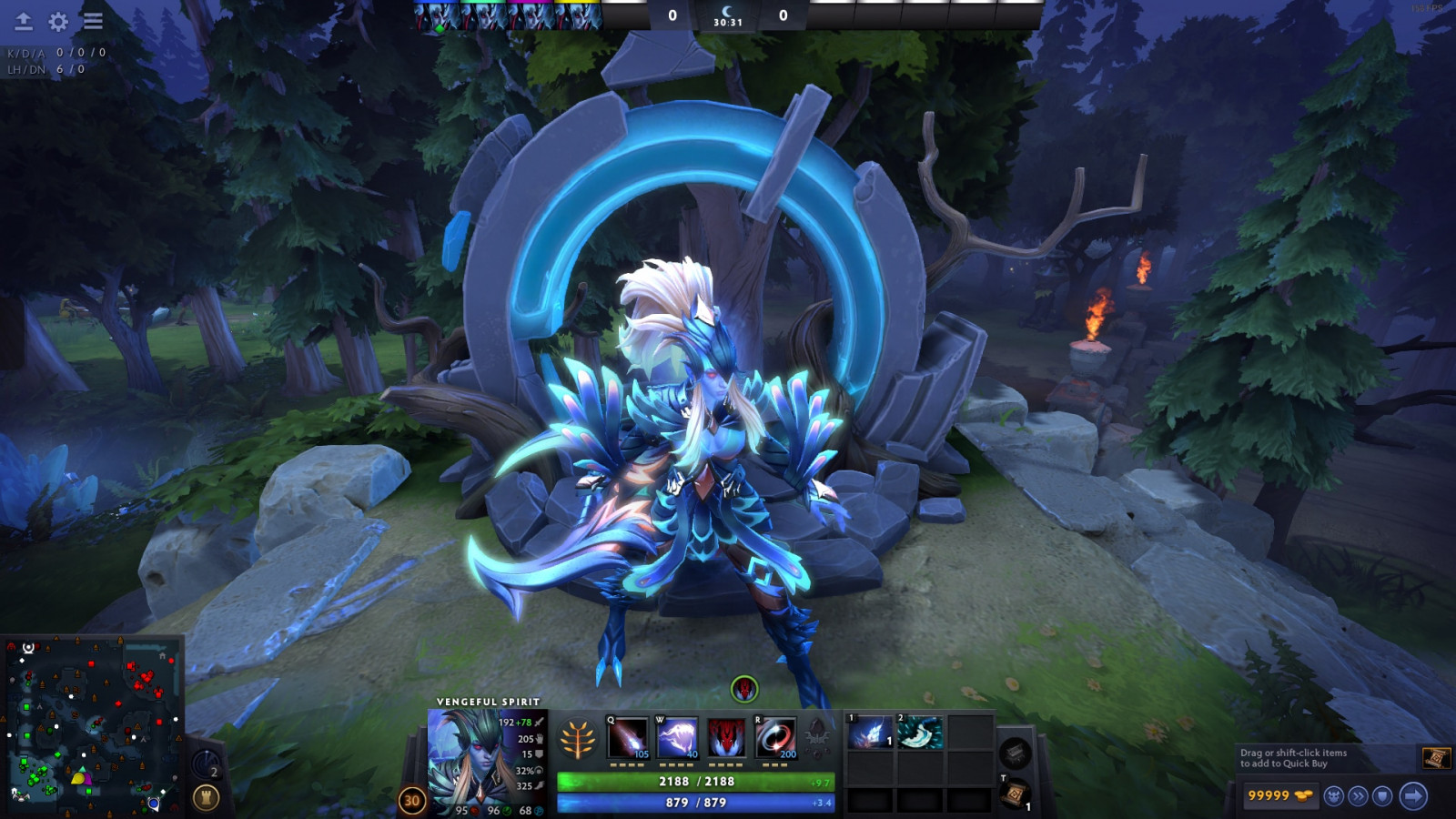Open the hamburger main menu
Viewport: 1456px width, 819px height.
(93, 21)
